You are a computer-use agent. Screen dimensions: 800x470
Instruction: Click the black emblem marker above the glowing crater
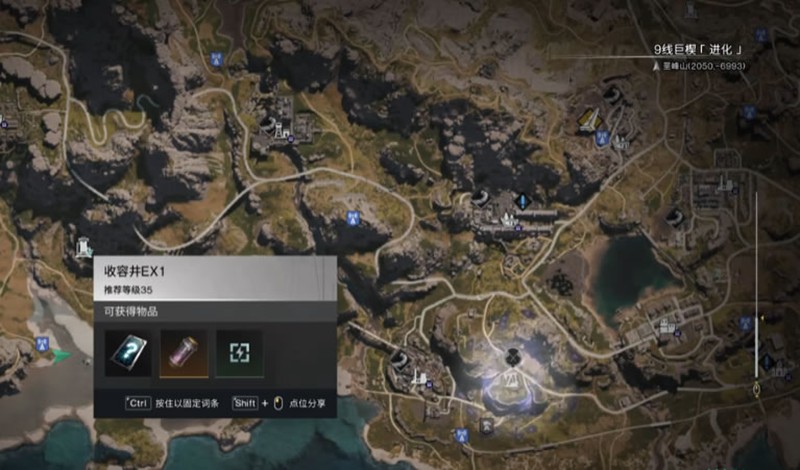click(x=512, y=354)
